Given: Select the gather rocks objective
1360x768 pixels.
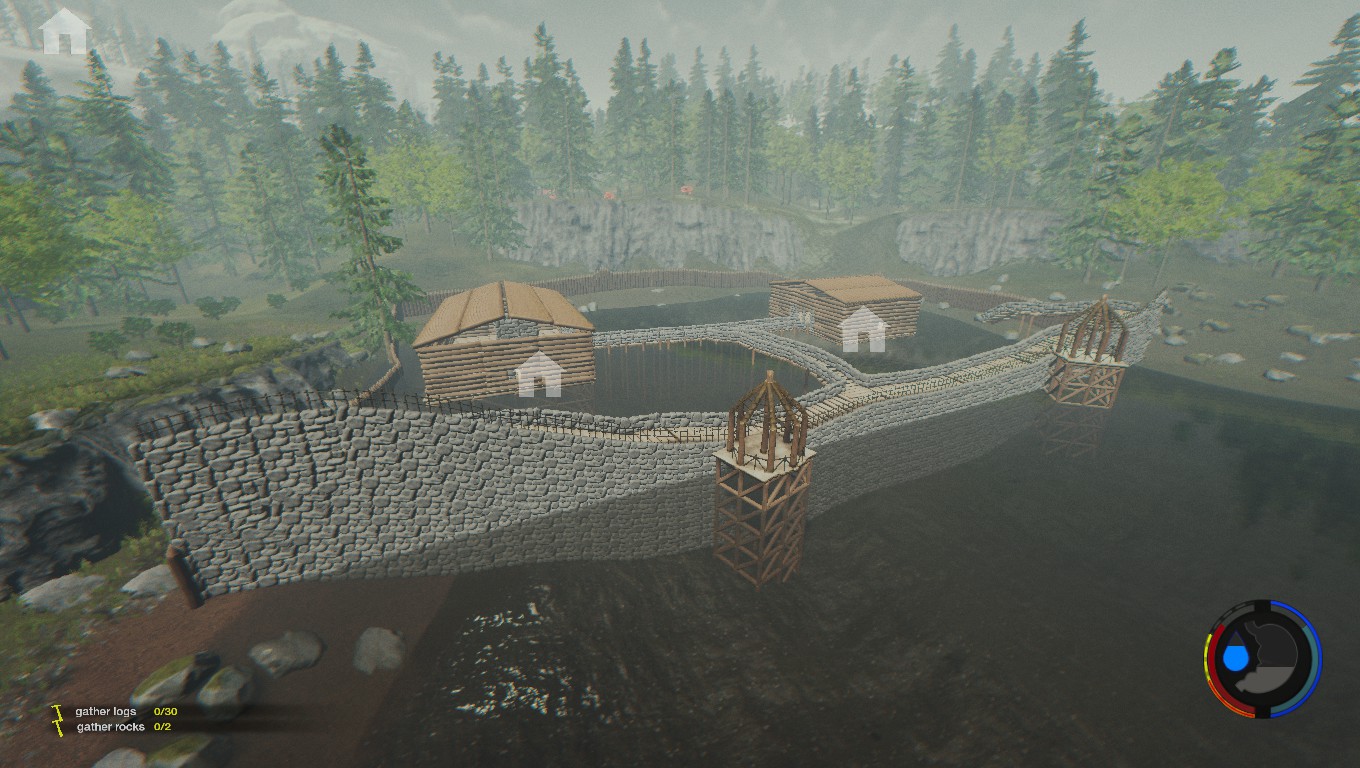Looking at the screenshot, I should pyautogui.click(x=110, y=727).
